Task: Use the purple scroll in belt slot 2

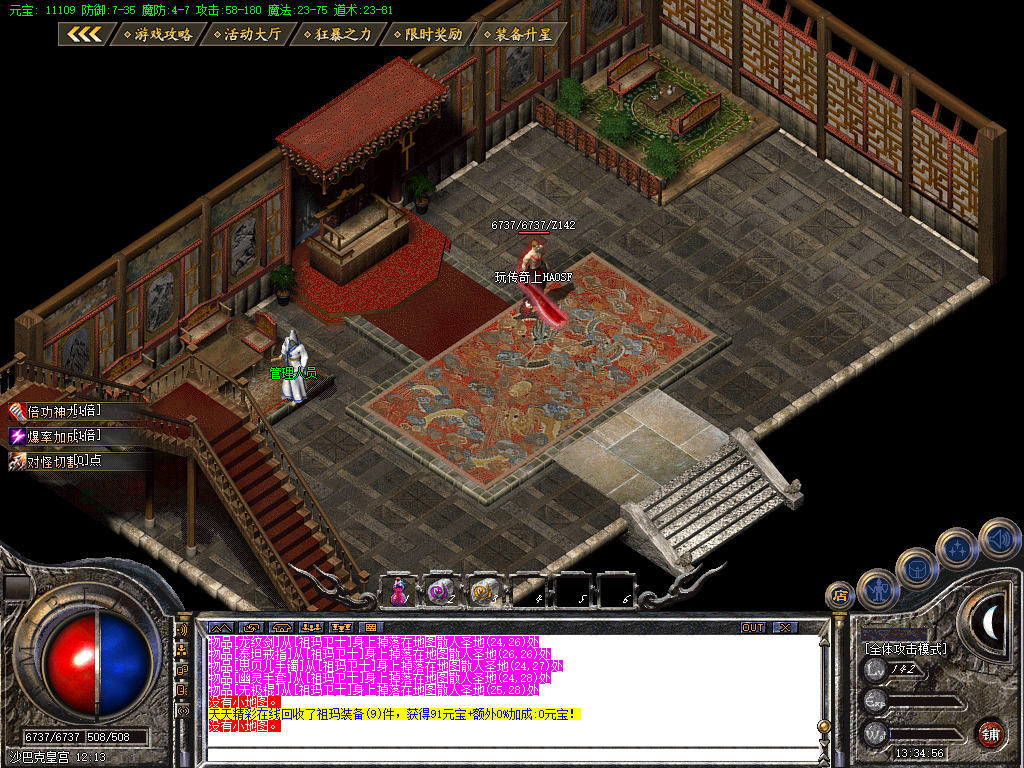Action: 441,591
